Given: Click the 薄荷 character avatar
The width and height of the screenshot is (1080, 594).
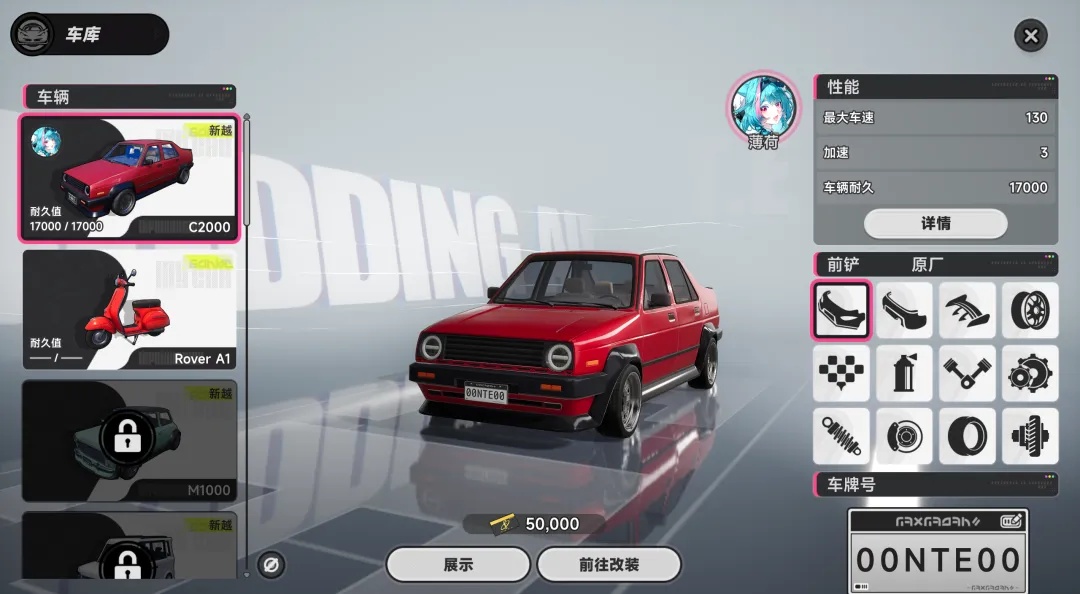Looking at the screenshot, I should [x=764, y=104].
